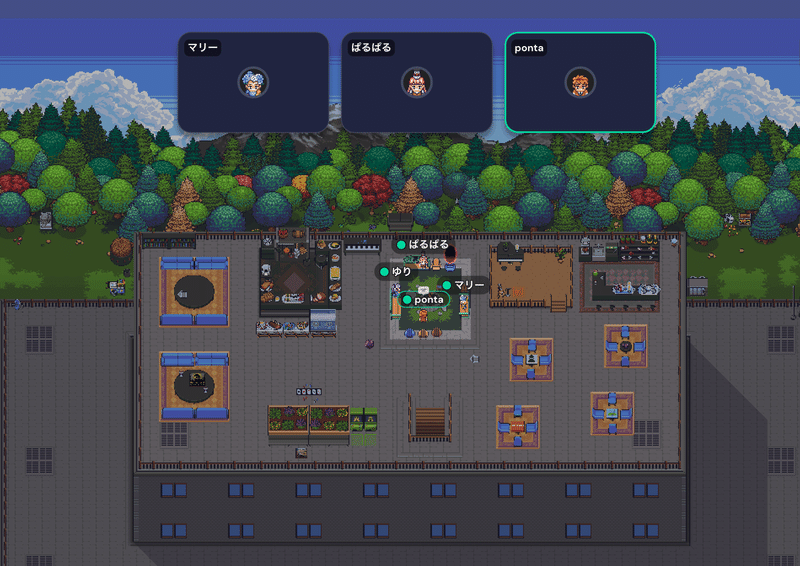Select マリー's video tile
This screenshot has width=800, height=566.
[x=253, y=82]
